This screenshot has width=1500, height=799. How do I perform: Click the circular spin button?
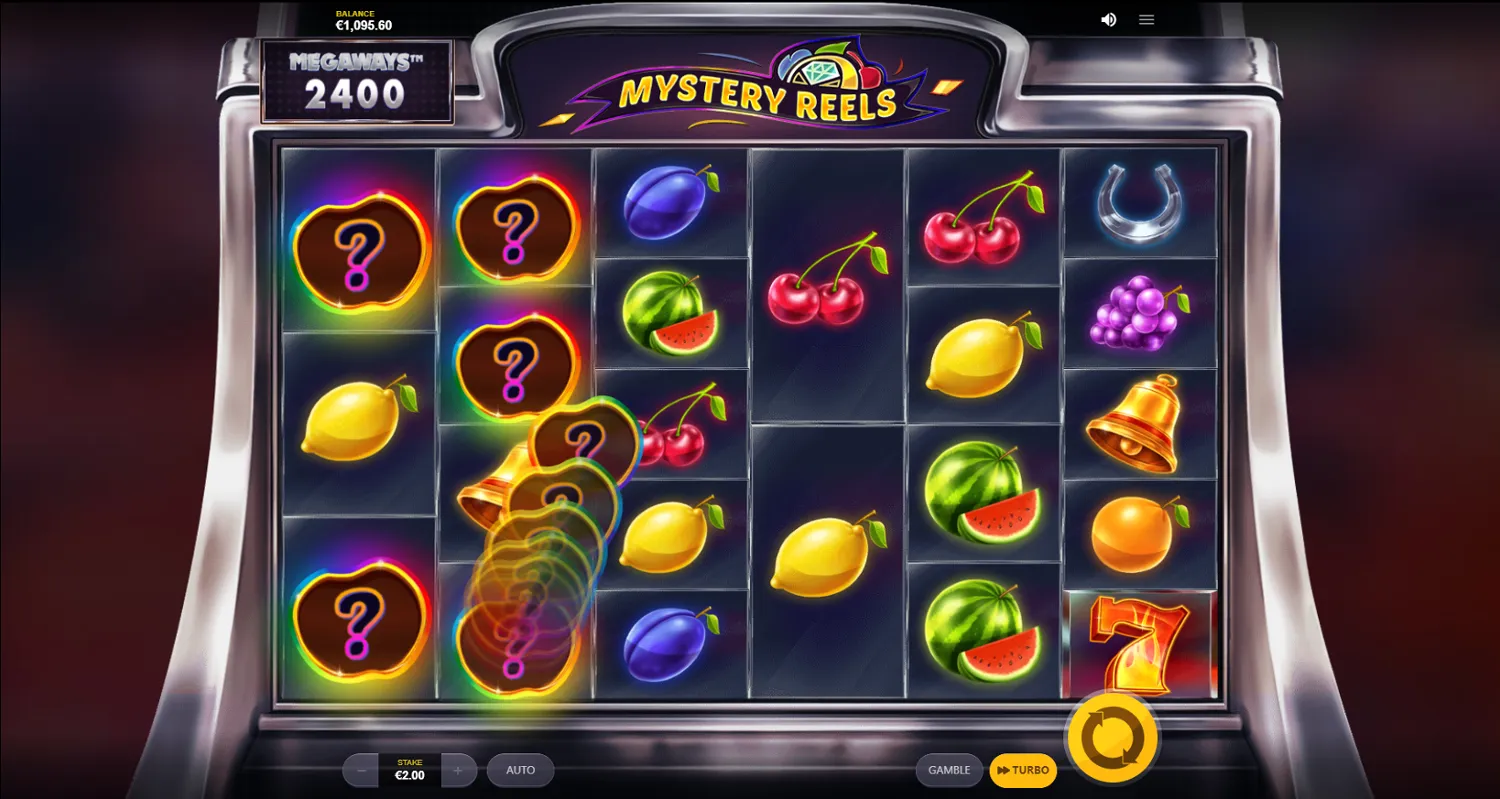click(1113, 738)
